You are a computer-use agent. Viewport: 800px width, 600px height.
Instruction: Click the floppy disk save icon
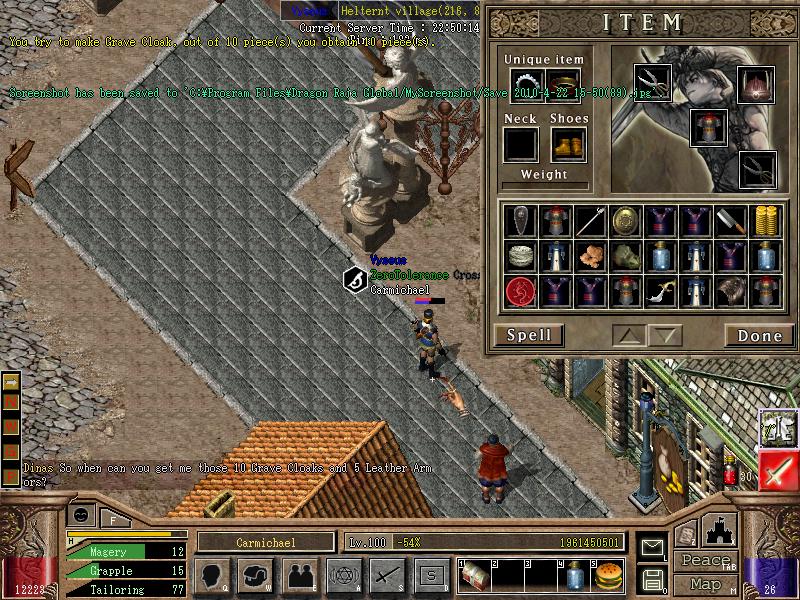pyautogui.click(x=651, y=579)
